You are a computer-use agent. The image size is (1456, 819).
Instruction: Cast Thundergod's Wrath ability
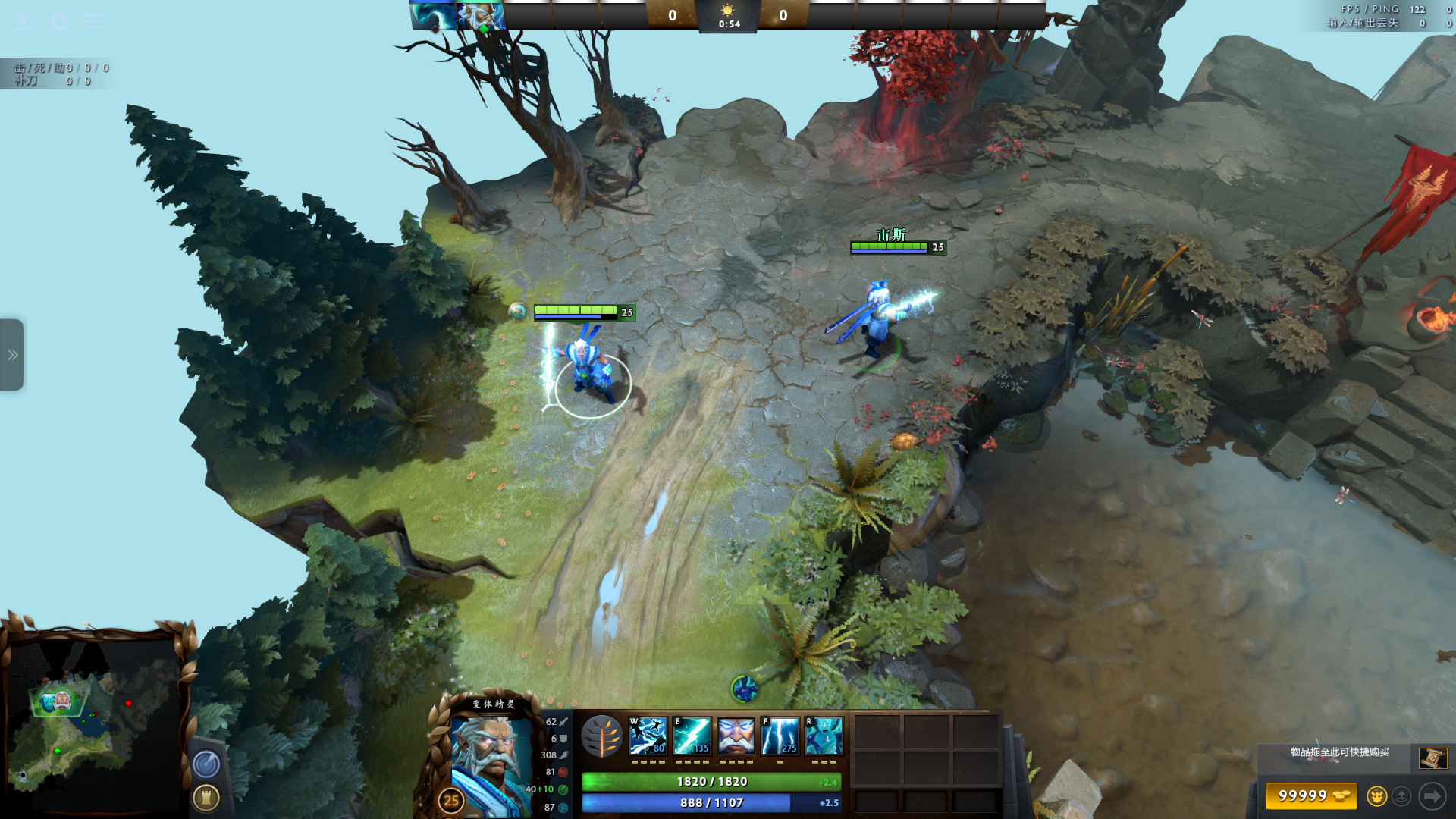tap(780, 736)
